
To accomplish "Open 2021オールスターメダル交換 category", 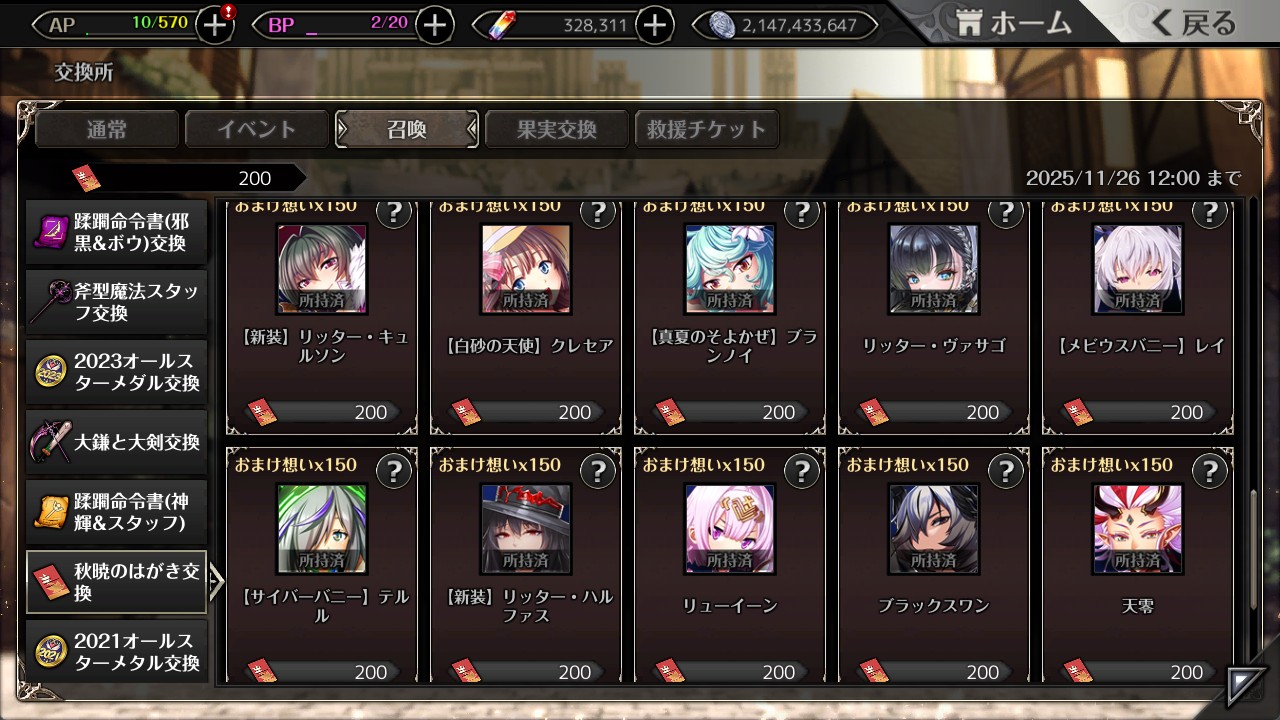I will (x=117, y=652).
